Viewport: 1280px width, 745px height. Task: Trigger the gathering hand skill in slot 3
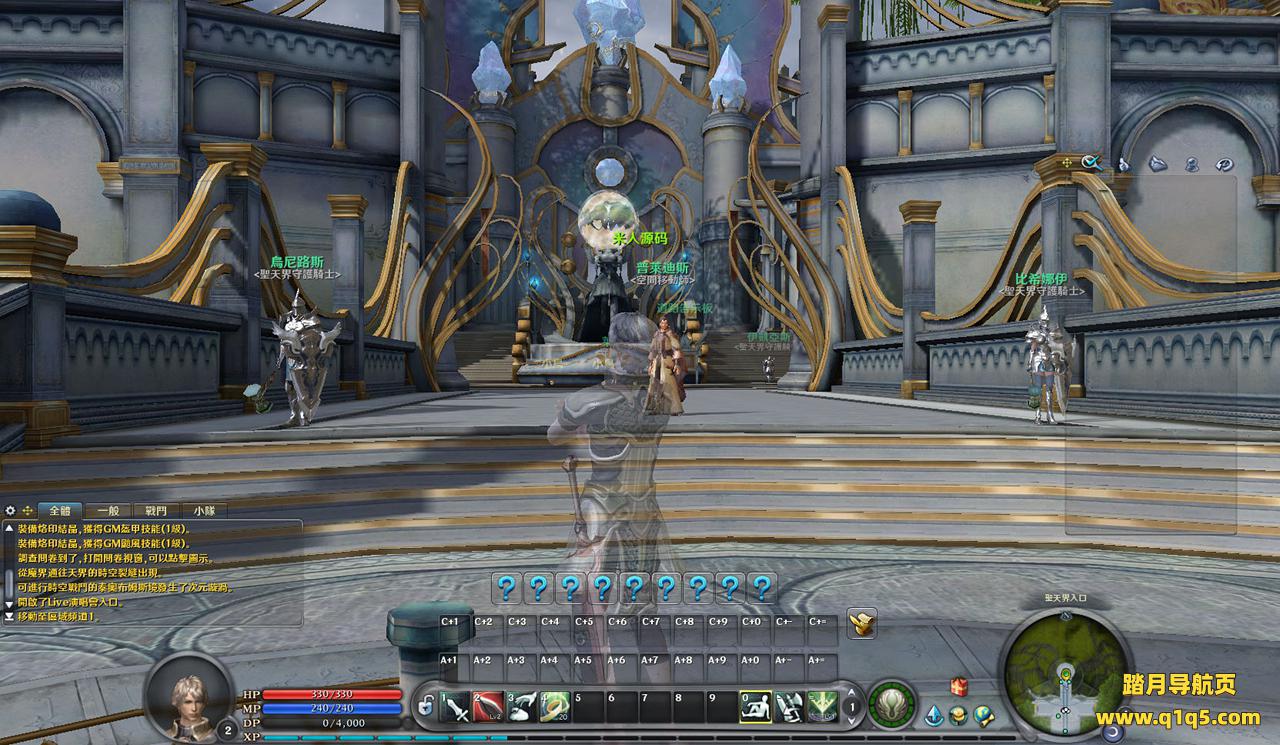click(522, 706)
